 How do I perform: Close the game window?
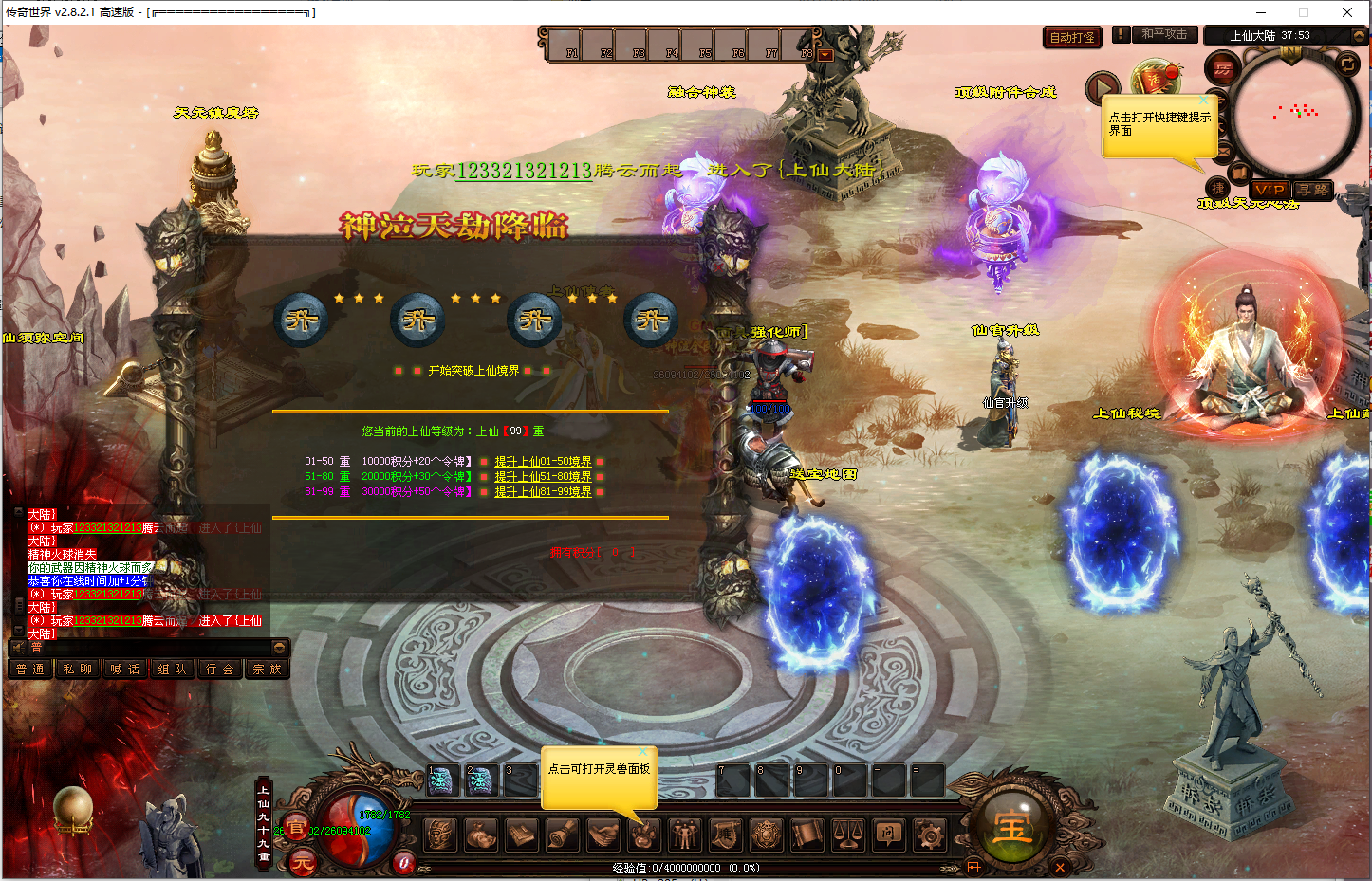pyautogui.click(x=1346, y=12)
